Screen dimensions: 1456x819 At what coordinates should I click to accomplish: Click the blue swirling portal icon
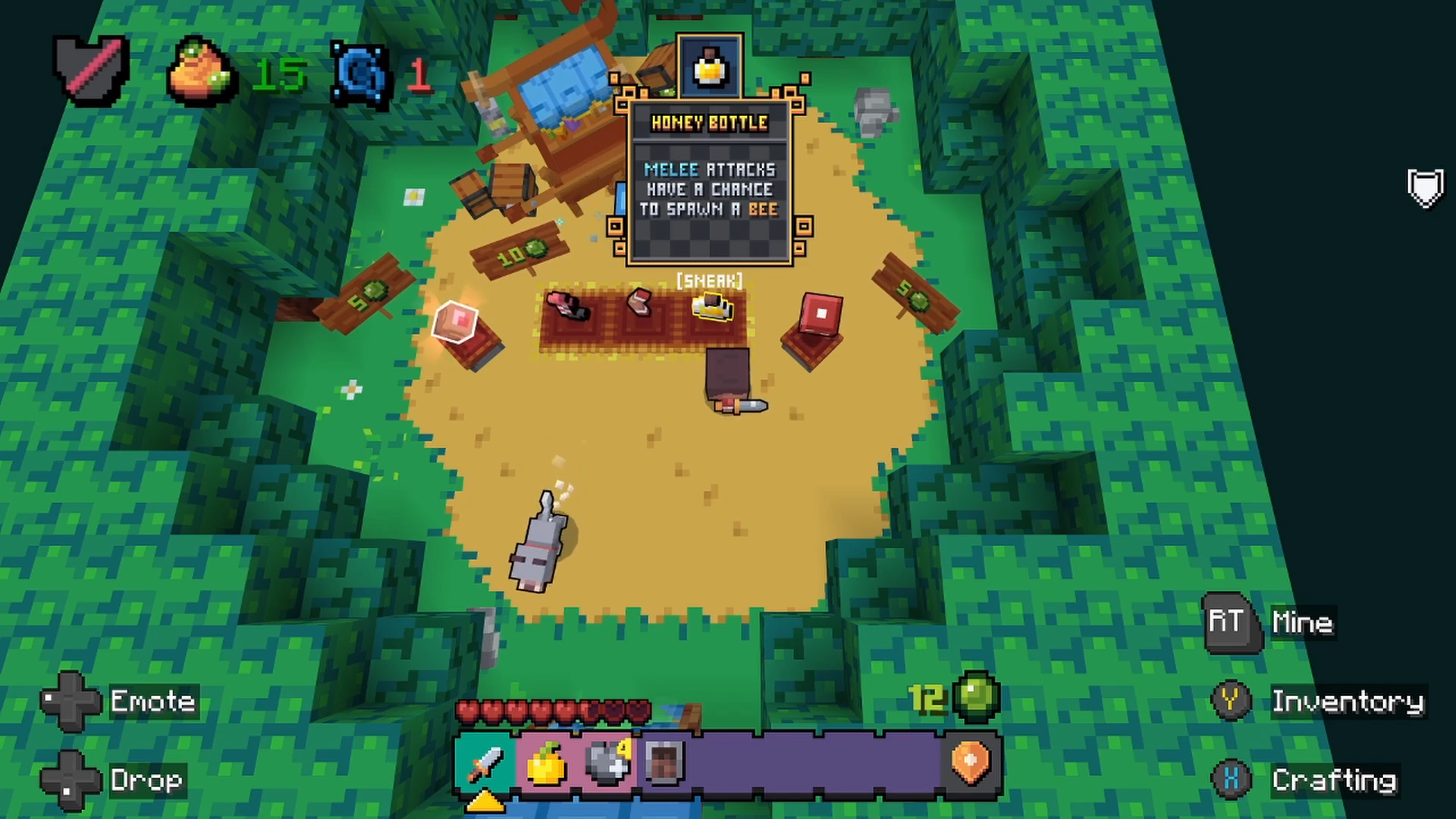pos(361,76)
